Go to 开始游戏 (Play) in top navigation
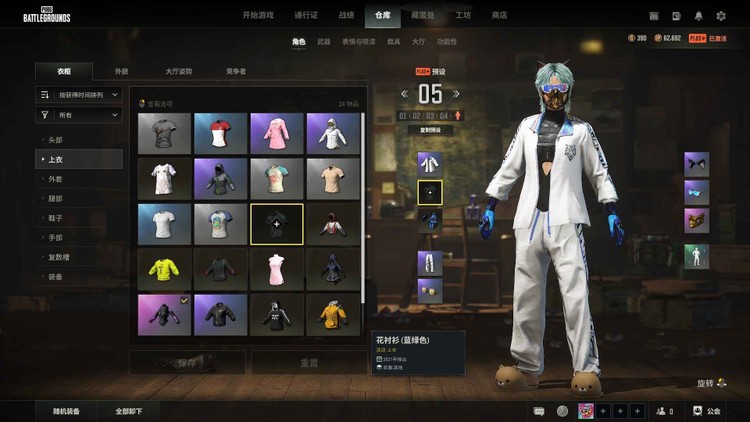The height and width of the screenshot is (422, 750). pyautogui.click(x=257, y=15)
